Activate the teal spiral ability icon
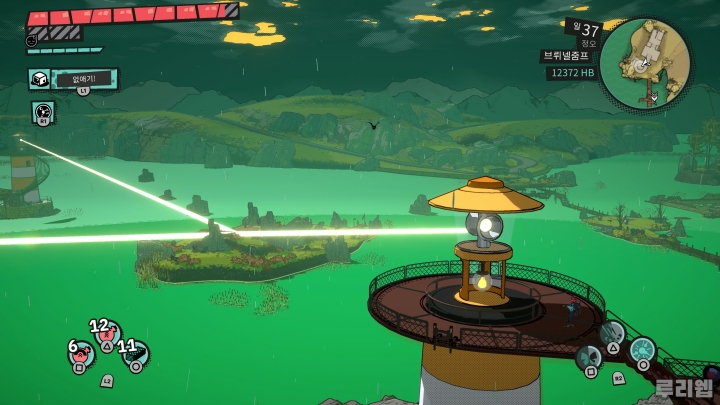The image size is (720, 405). click(641, 349)
